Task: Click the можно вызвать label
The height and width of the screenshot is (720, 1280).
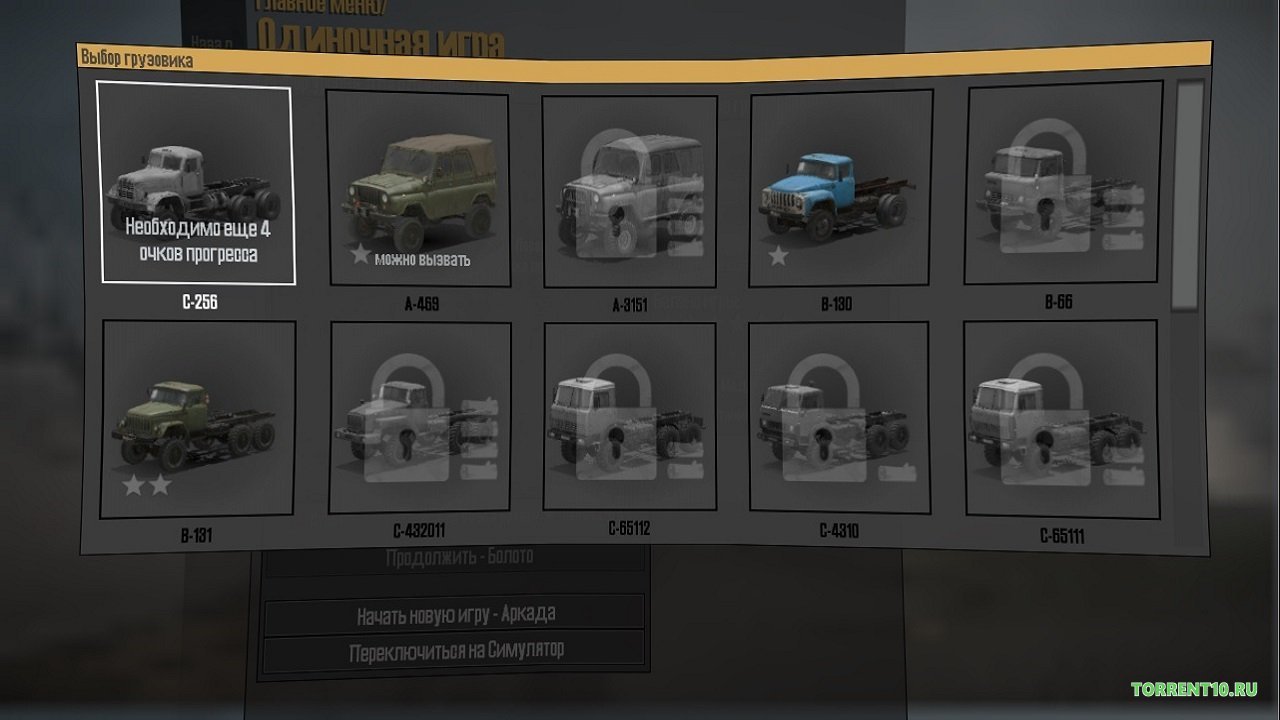Action: pyautogui.click(x=425, y=257)
